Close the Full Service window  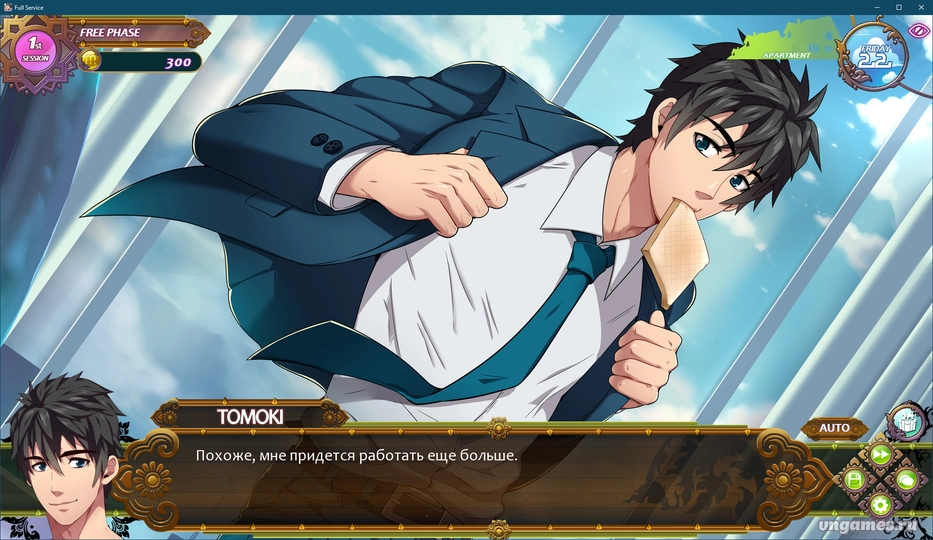point(920,7)
